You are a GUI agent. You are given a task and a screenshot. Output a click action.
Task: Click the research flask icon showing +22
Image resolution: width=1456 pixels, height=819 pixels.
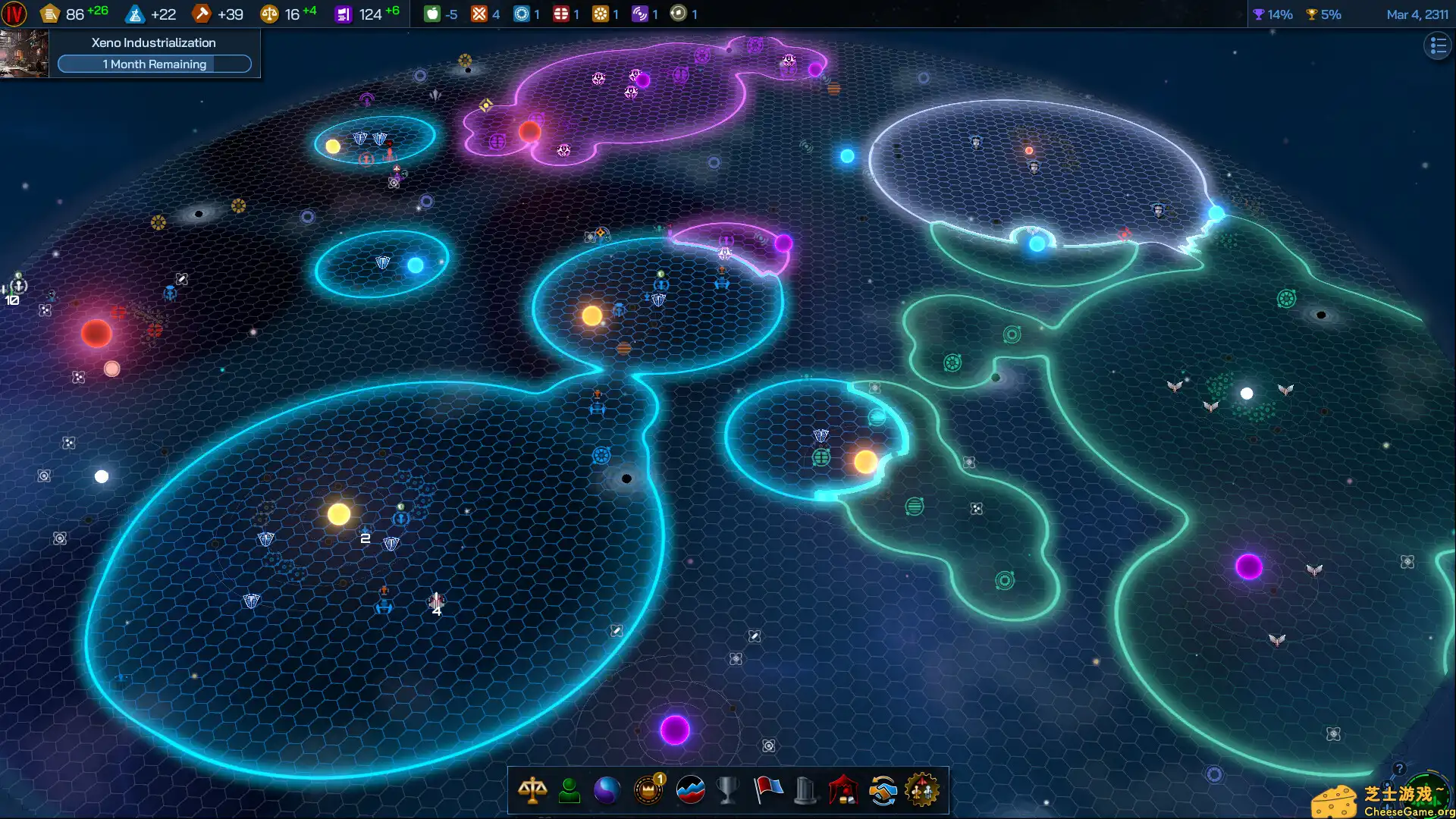134,13
